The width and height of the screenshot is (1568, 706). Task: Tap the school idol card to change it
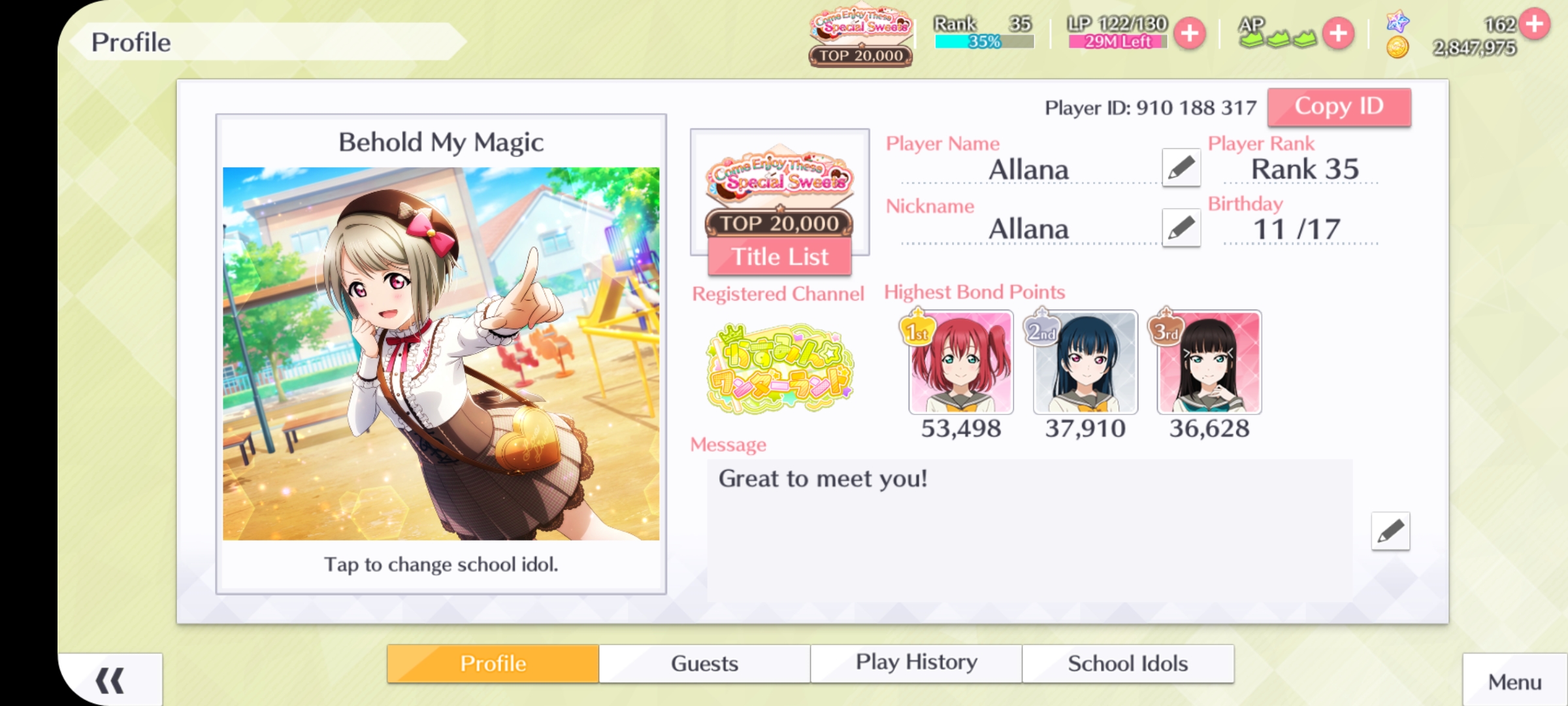pyautogui.click(x=441, y=354)
